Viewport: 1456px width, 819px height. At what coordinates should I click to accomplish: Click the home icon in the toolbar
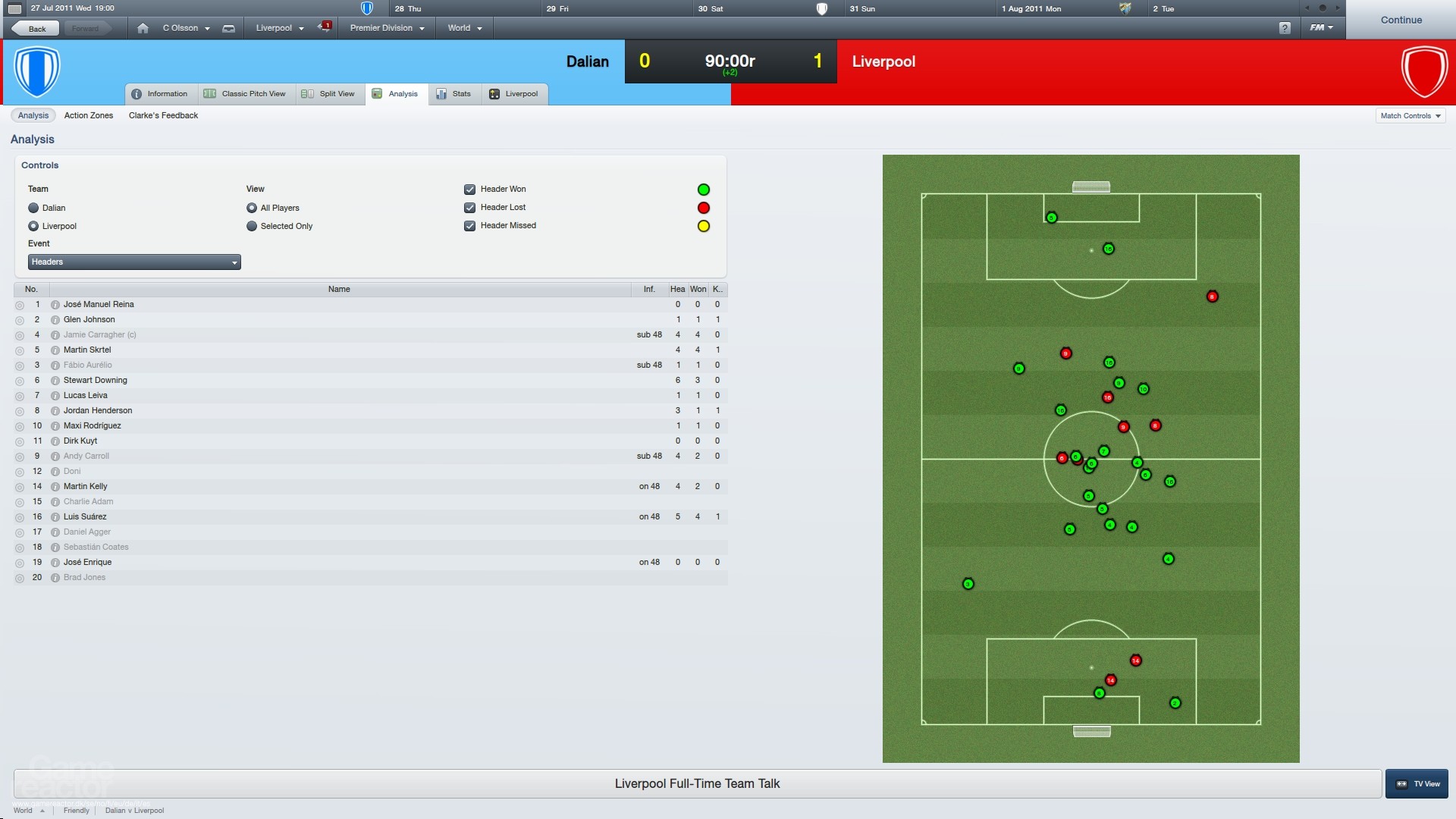click(143, 27)
